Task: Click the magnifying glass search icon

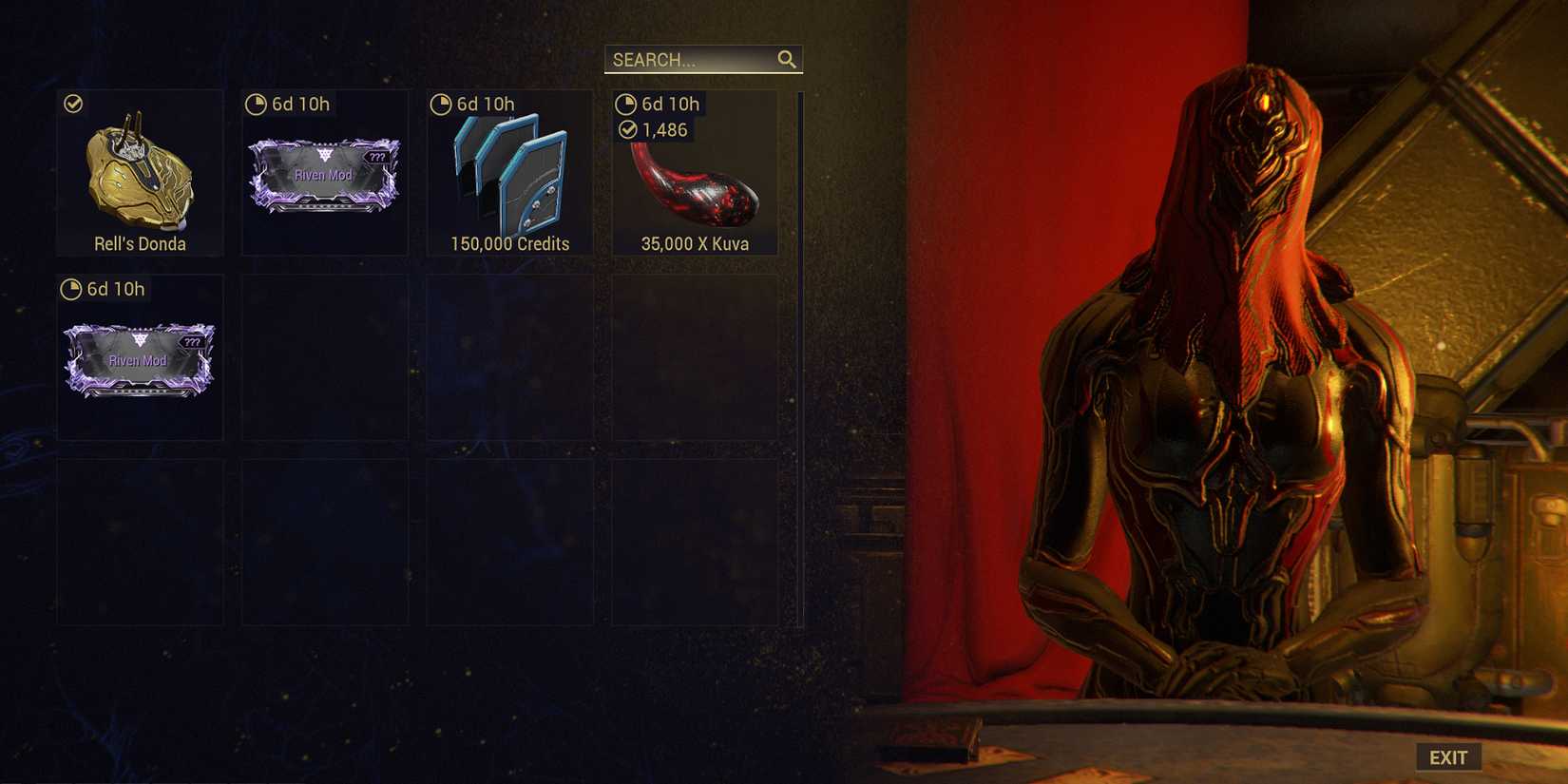Action: 787,59
